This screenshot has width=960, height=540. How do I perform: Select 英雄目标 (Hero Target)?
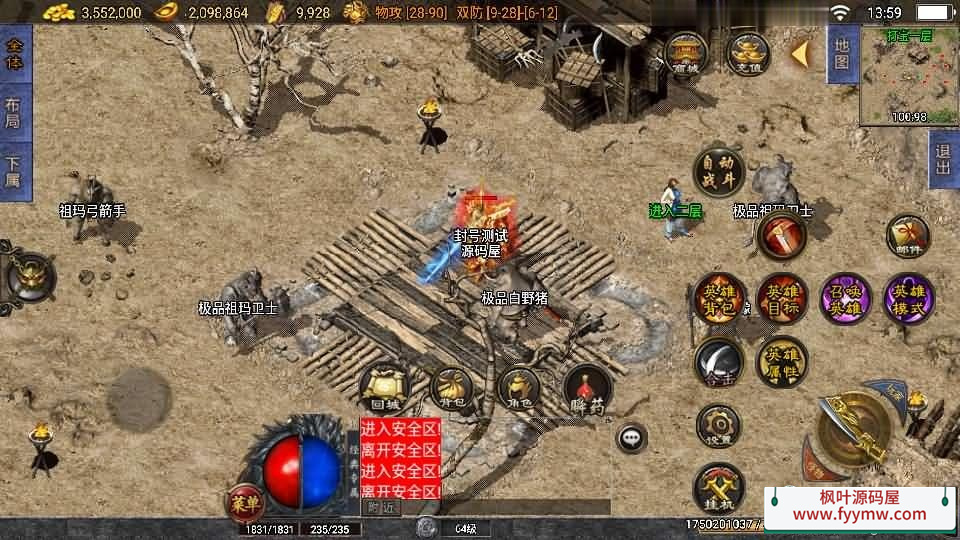point(782,298)
